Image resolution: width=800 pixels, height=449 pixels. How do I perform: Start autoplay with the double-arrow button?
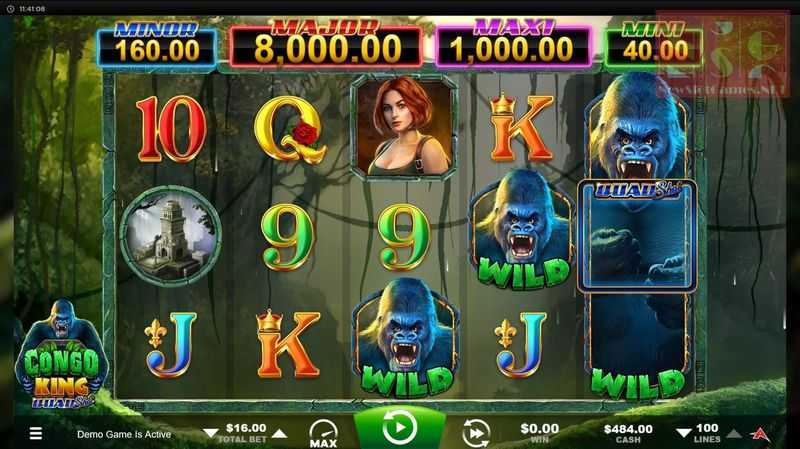476,432
